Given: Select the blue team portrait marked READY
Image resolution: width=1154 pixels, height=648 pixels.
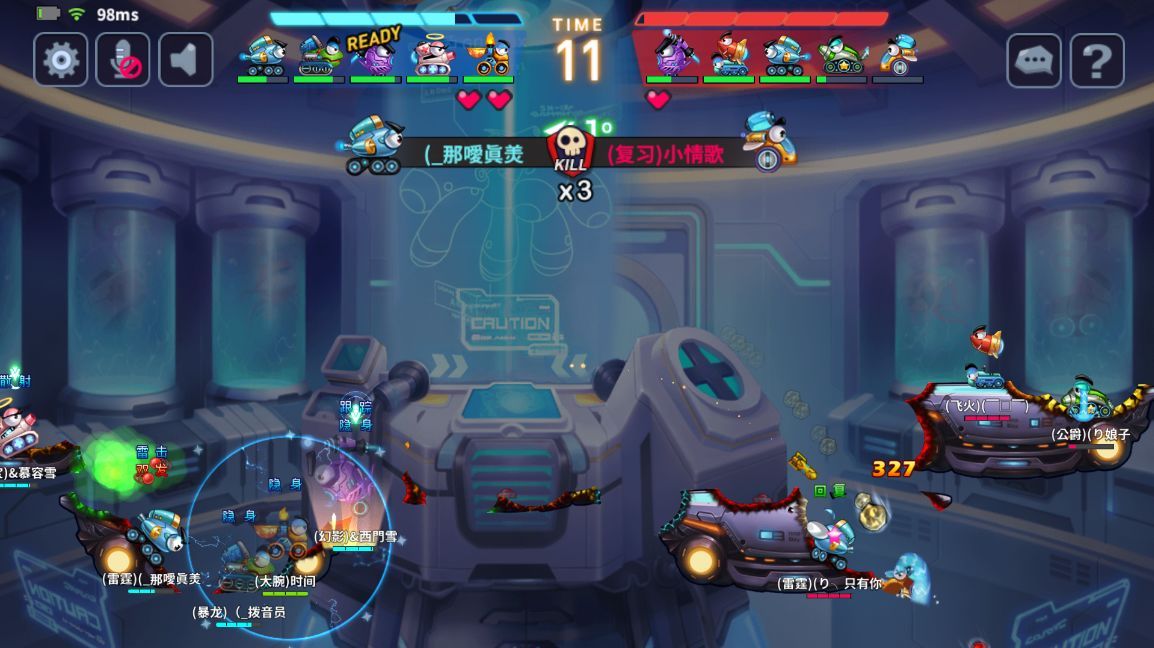Looking at the screenshot, I should pyautogui.click(x=376, y=55).
